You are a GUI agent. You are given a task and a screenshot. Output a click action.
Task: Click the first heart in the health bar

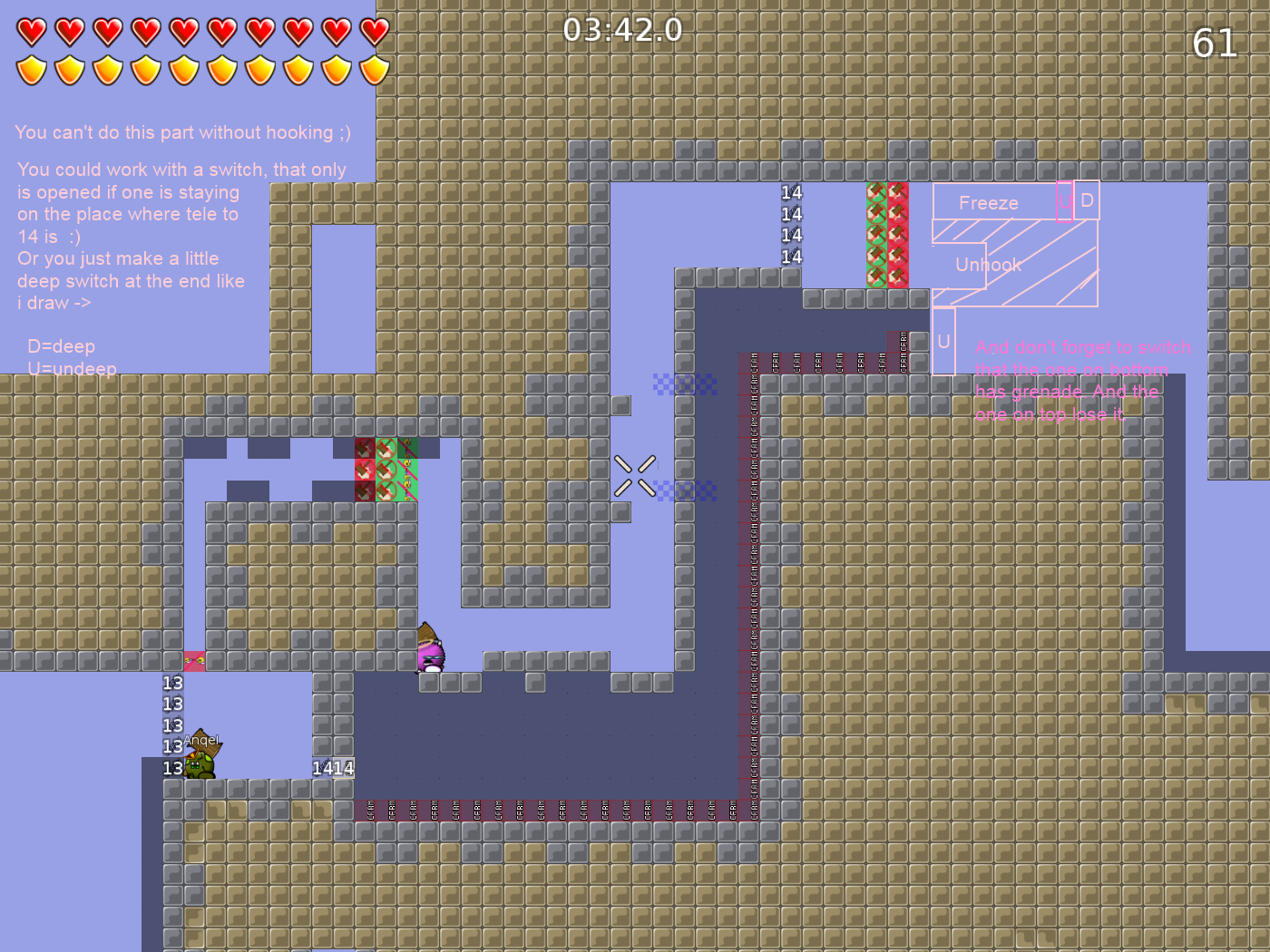(x=31, y=31)
